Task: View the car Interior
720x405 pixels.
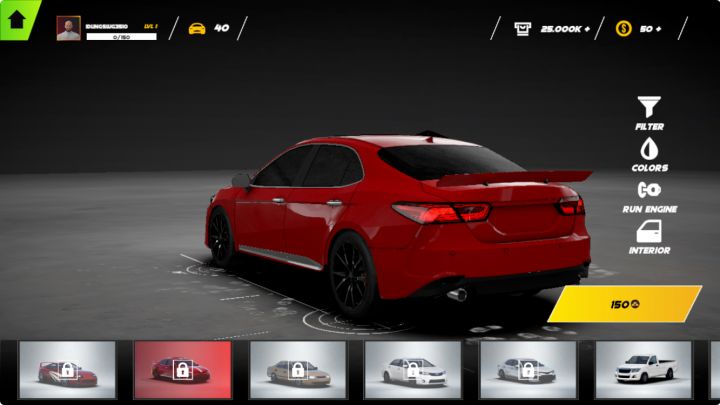Action: tap(649, 236)
